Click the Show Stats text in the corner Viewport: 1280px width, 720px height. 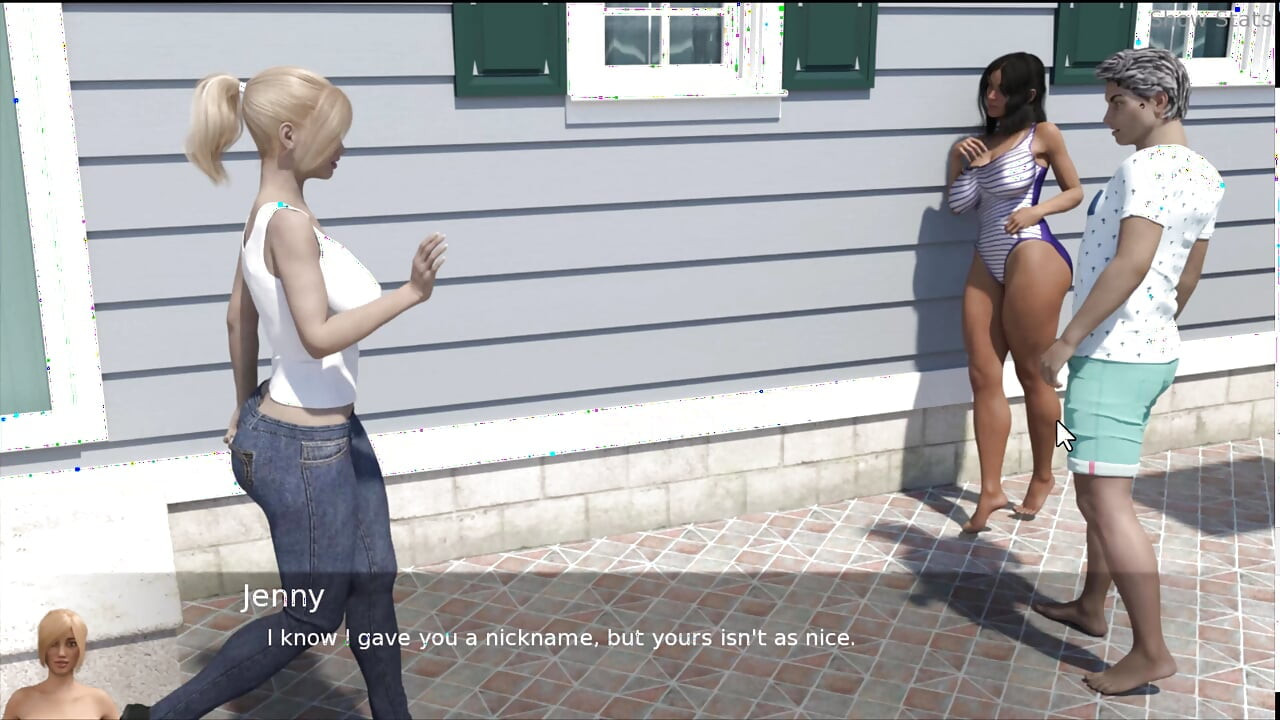pyautogui.click(x=1210, y=16)
